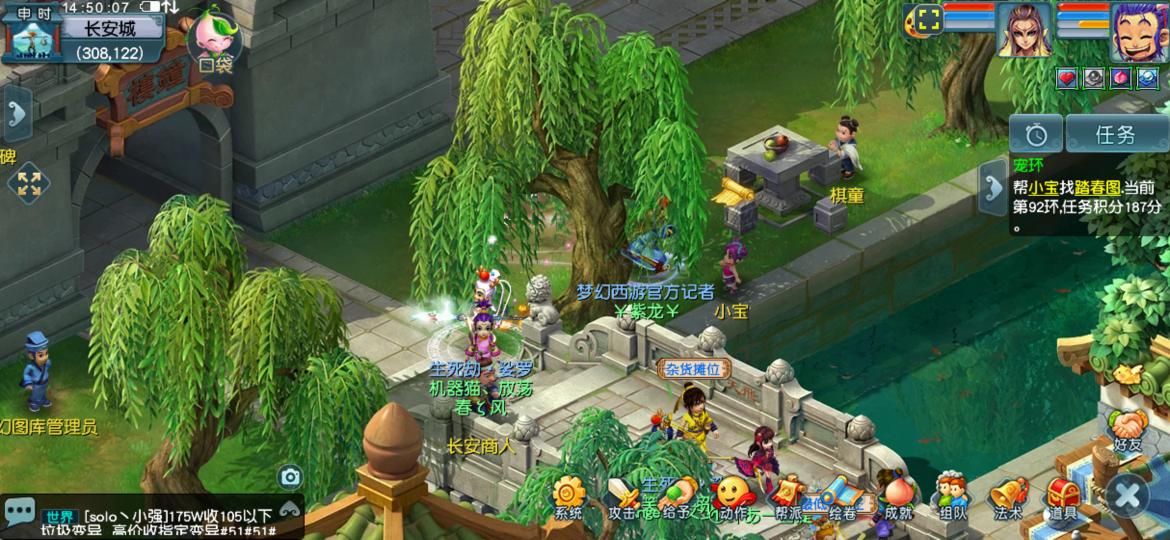This screenshot has height=540, width=1170.
Task: Open the player character portrait
Action: 1139,31
